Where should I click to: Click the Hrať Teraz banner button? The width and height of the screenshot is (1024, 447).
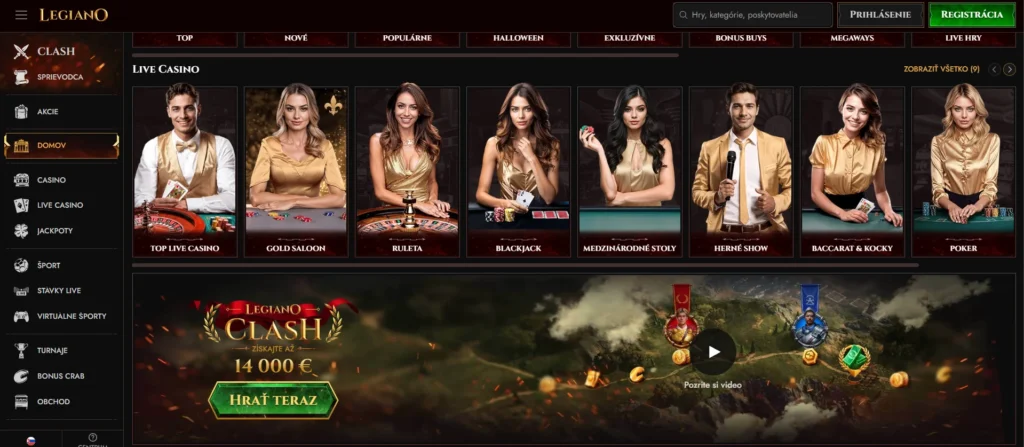(273, 400)
